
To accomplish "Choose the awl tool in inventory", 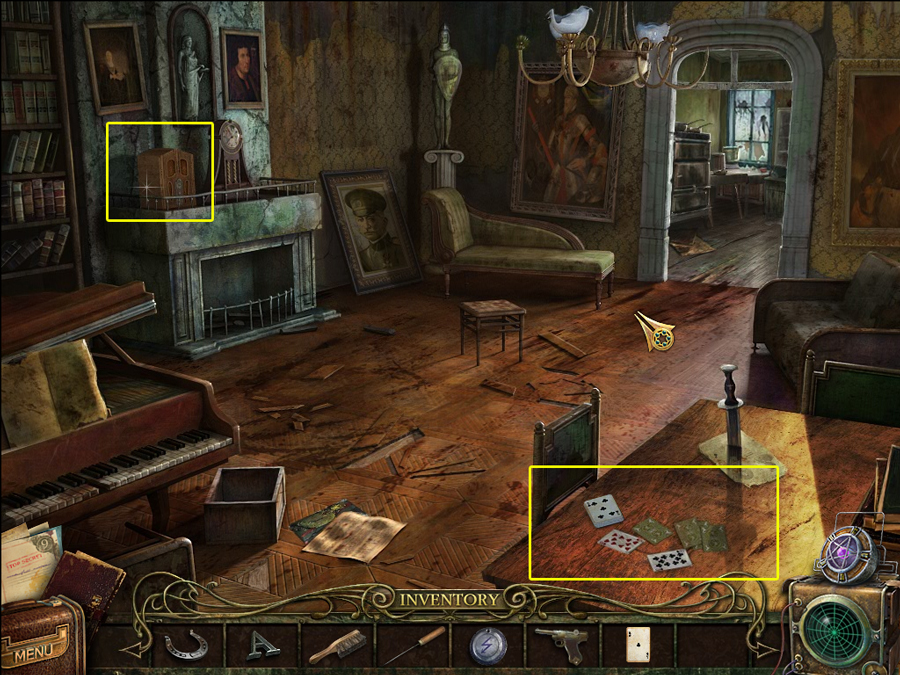I will pos(412,646).
